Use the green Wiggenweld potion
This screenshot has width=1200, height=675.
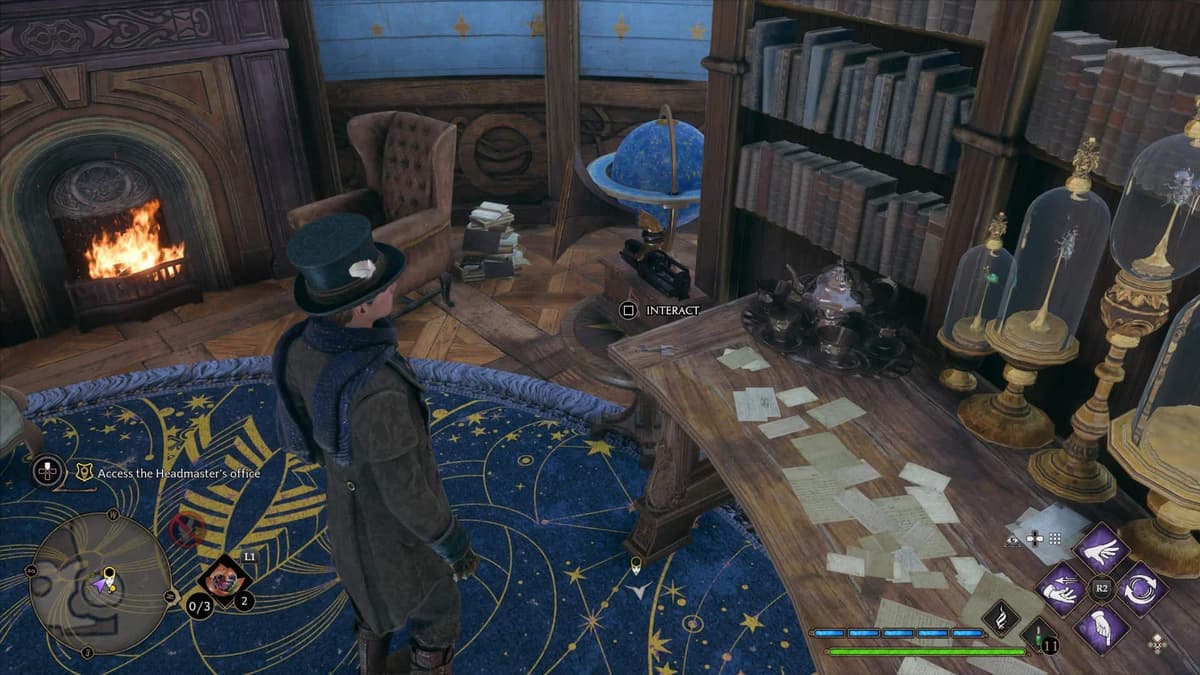click(1039, 634)
